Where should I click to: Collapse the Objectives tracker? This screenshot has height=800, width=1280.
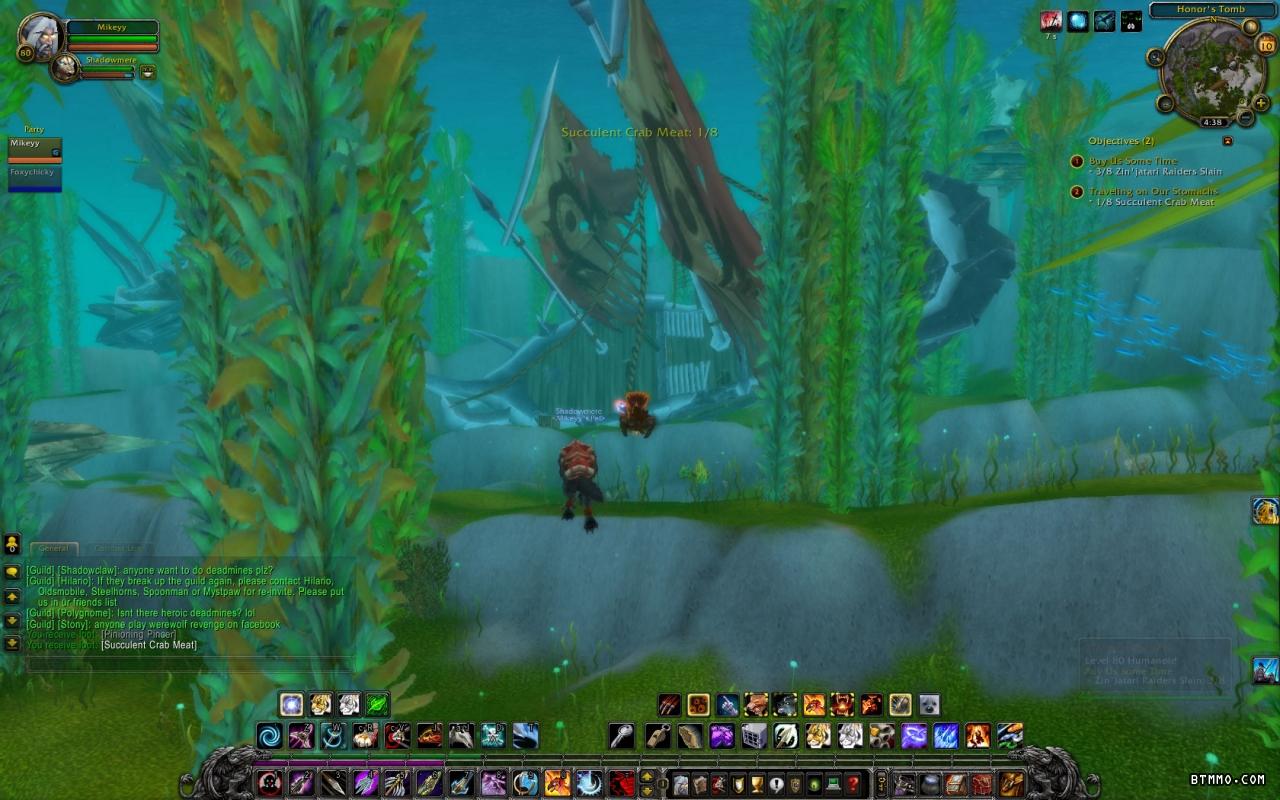1228,141
